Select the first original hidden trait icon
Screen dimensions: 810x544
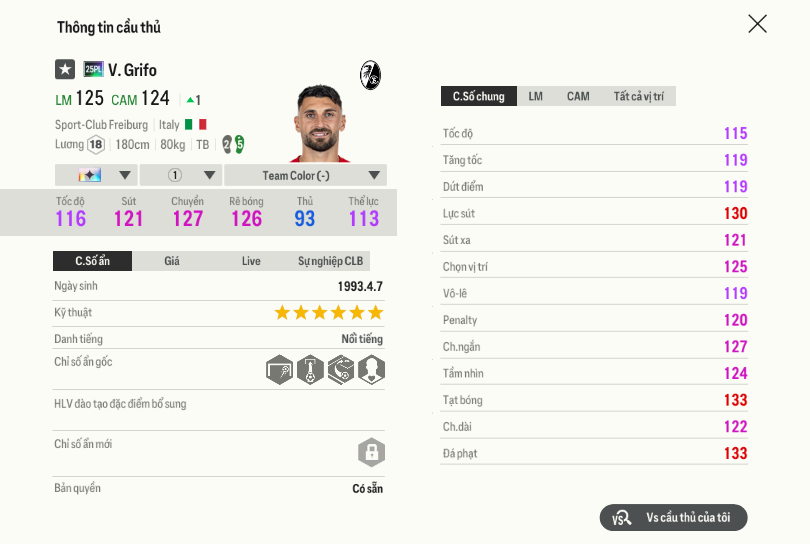pos(280,370)
